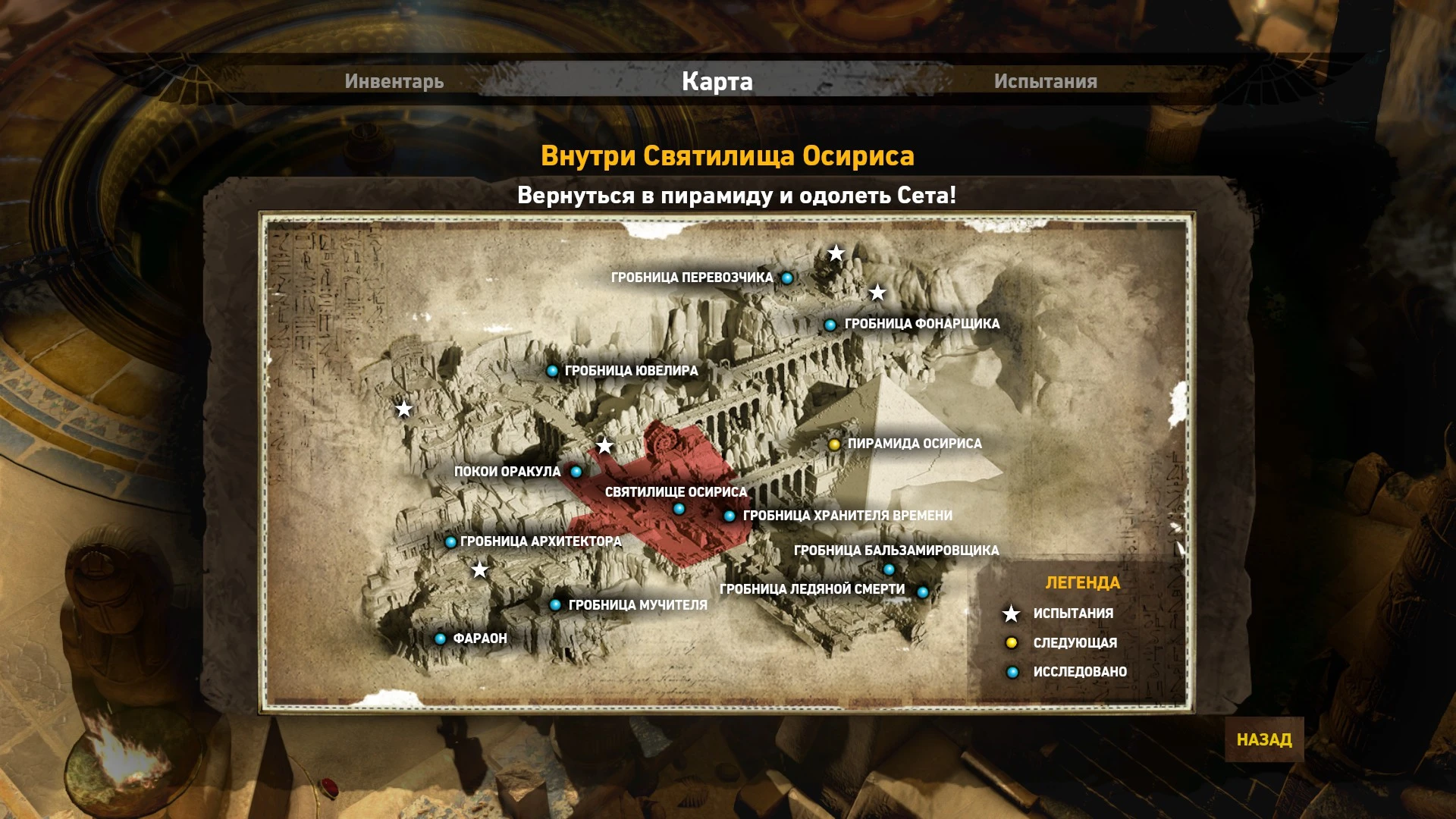Viewport: 1456px width, 819px height.
Task: Open the Испытания tab
Action: 1045,82
